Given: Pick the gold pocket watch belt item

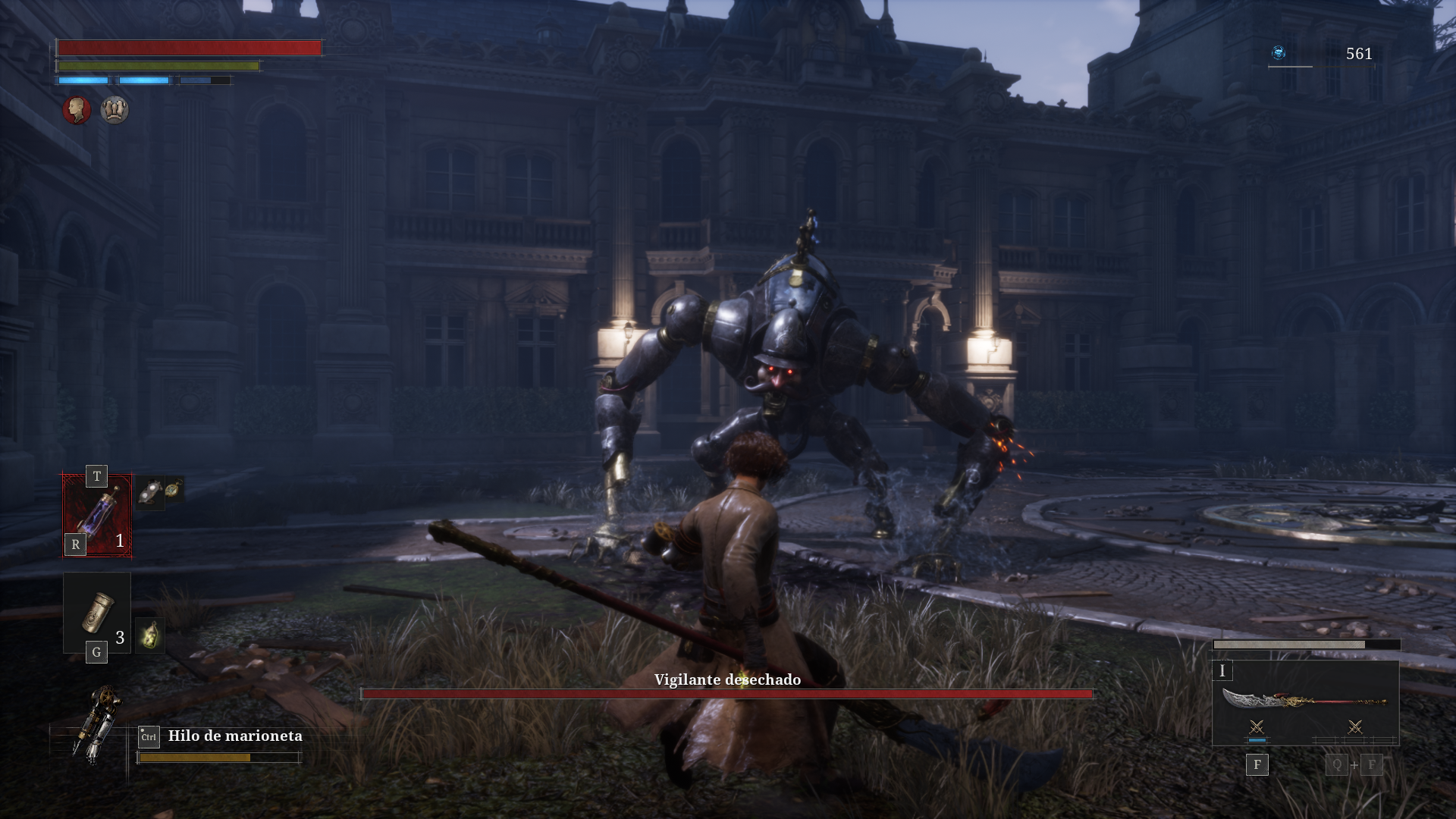Looking at the screenshot, I should click(x=174, y=489).
